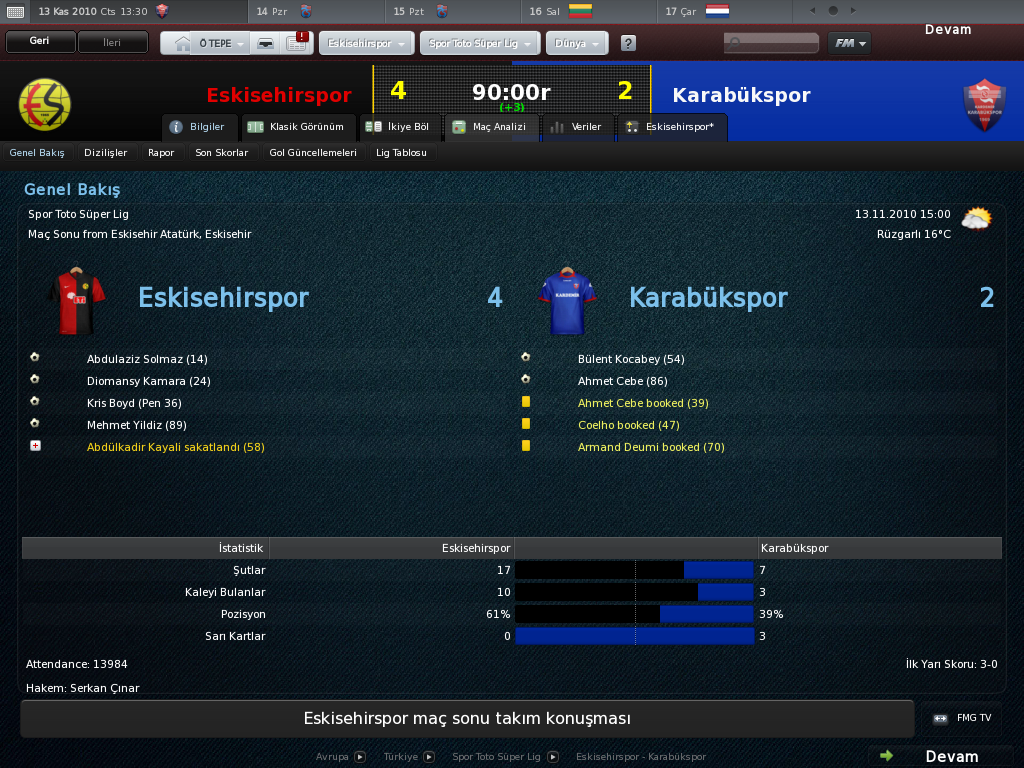The image size is (1024, 768).
Task: Click the question mark help button
Action: pyautogui.click(x=628, y=44)
